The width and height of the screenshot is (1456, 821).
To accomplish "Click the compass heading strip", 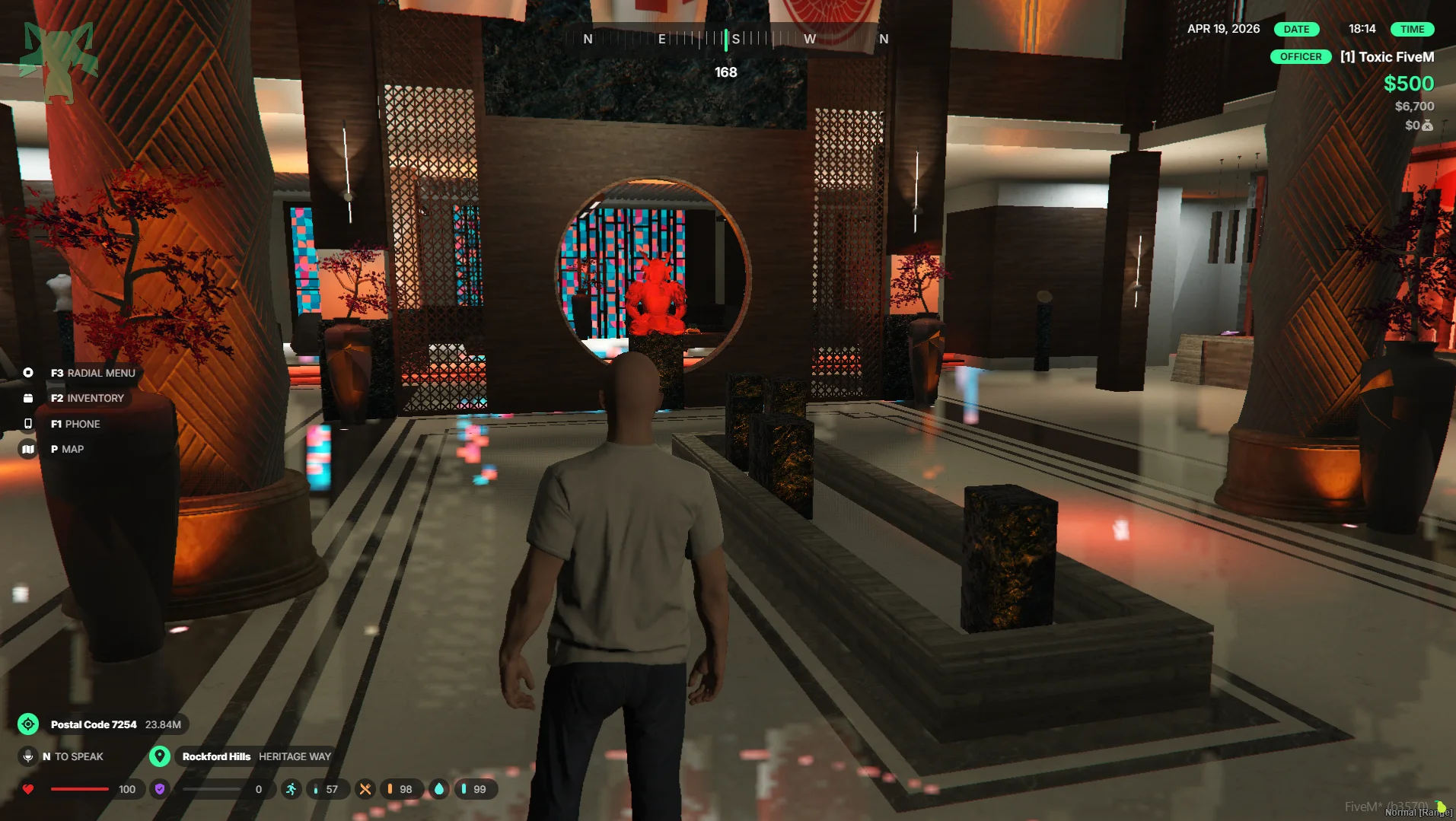I will click(727, 39).
